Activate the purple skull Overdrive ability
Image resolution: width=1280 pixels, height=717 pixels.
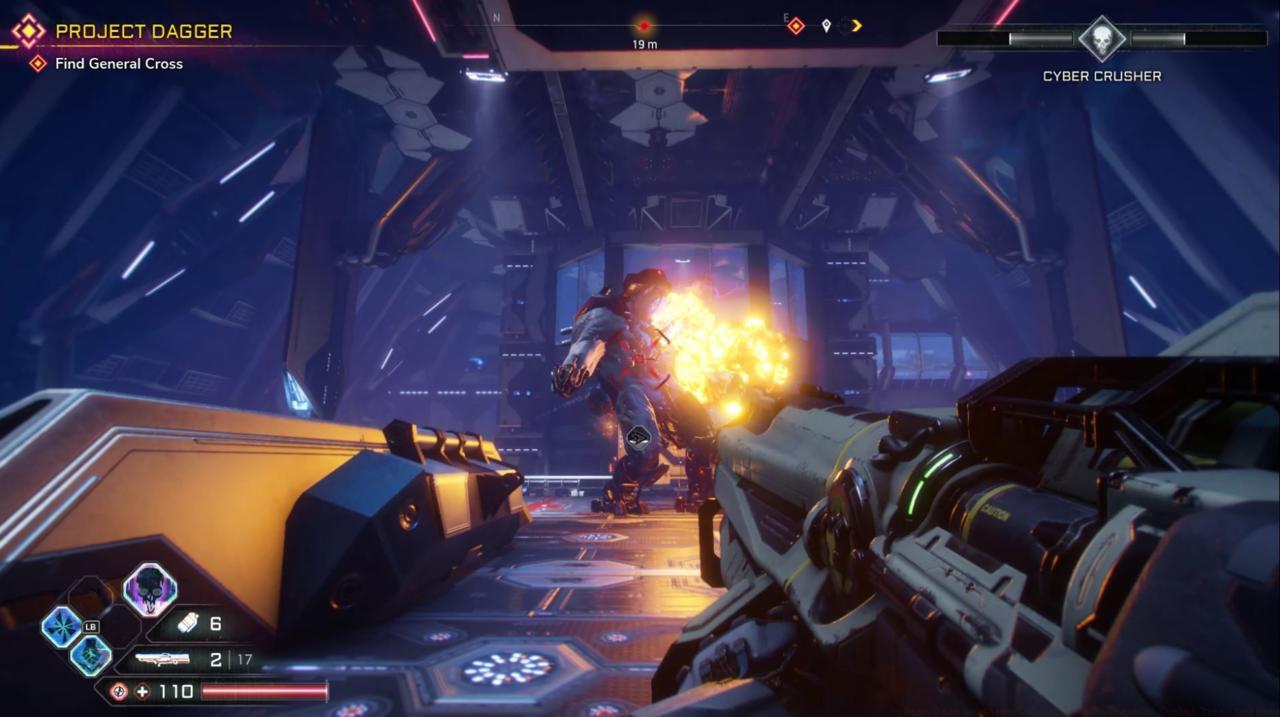150,589
